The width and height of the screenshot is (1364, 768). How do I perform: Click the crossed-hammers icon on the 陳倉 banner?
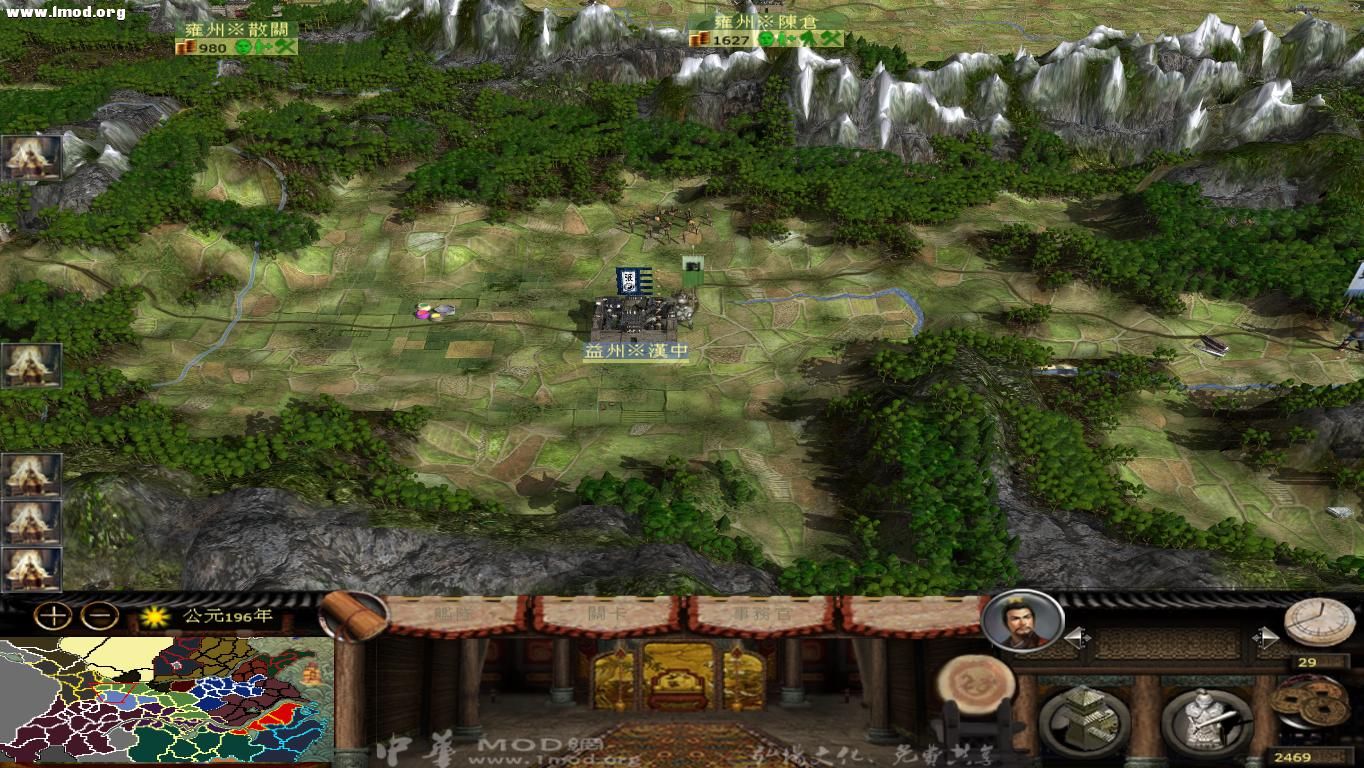pos(828,40)
